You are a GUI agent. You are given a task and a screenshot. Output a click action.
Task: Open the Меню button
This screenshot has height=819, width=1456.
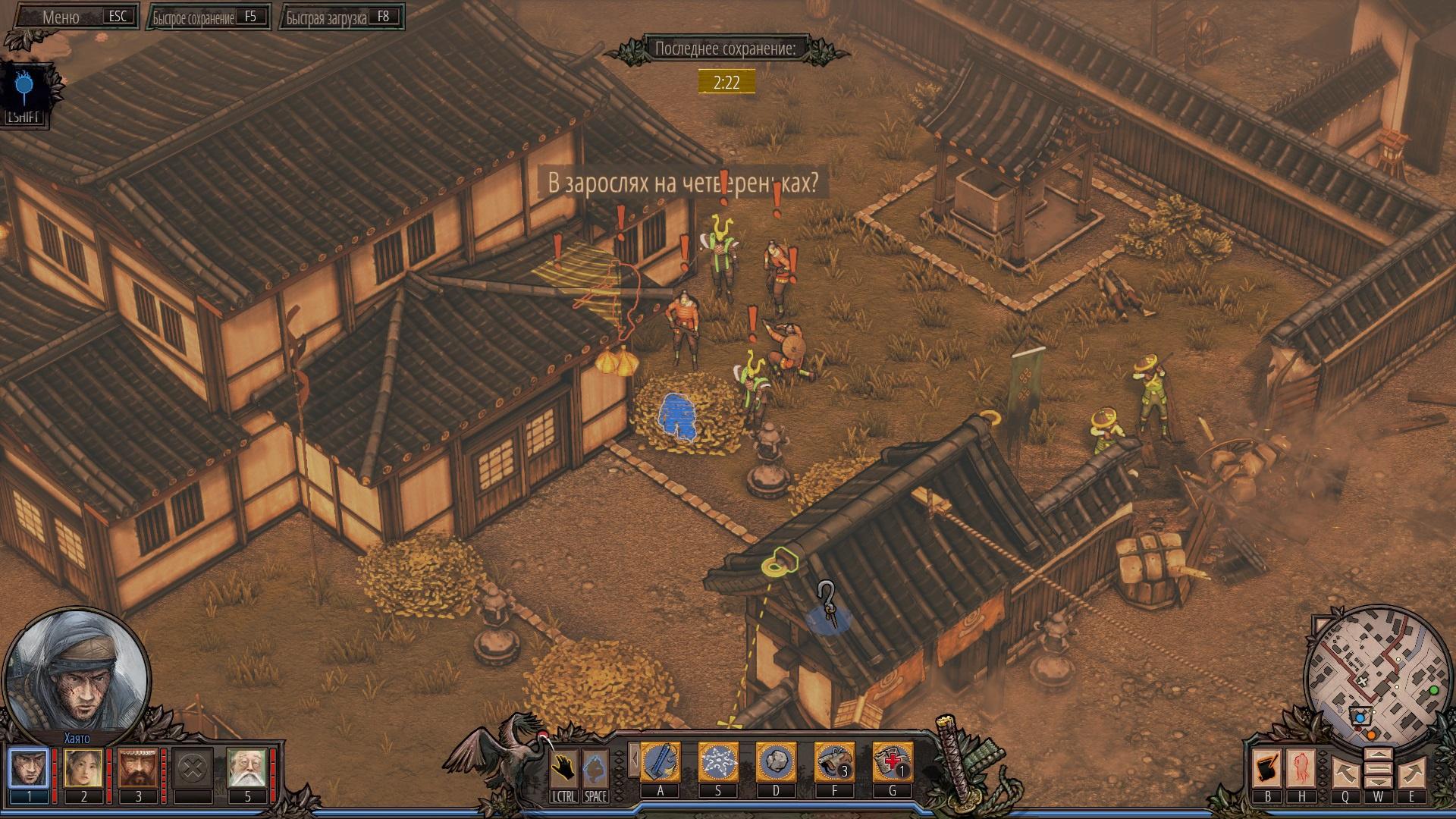[73, 17]
